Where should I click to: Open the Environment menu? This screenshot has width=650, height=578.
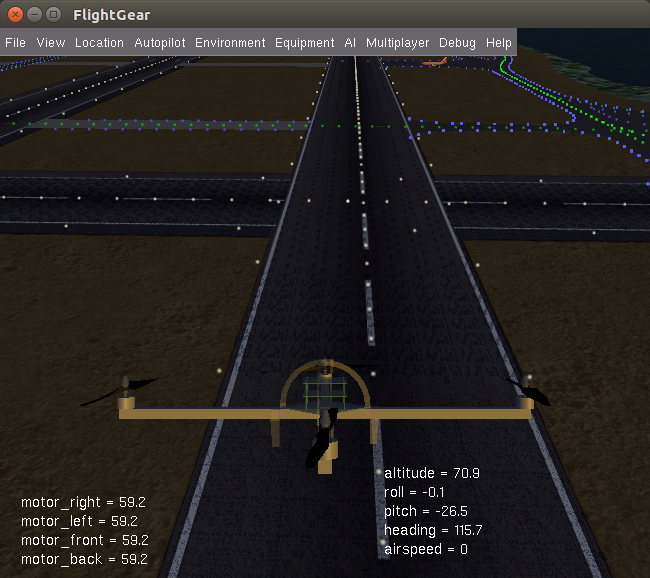tap(230, 43)
